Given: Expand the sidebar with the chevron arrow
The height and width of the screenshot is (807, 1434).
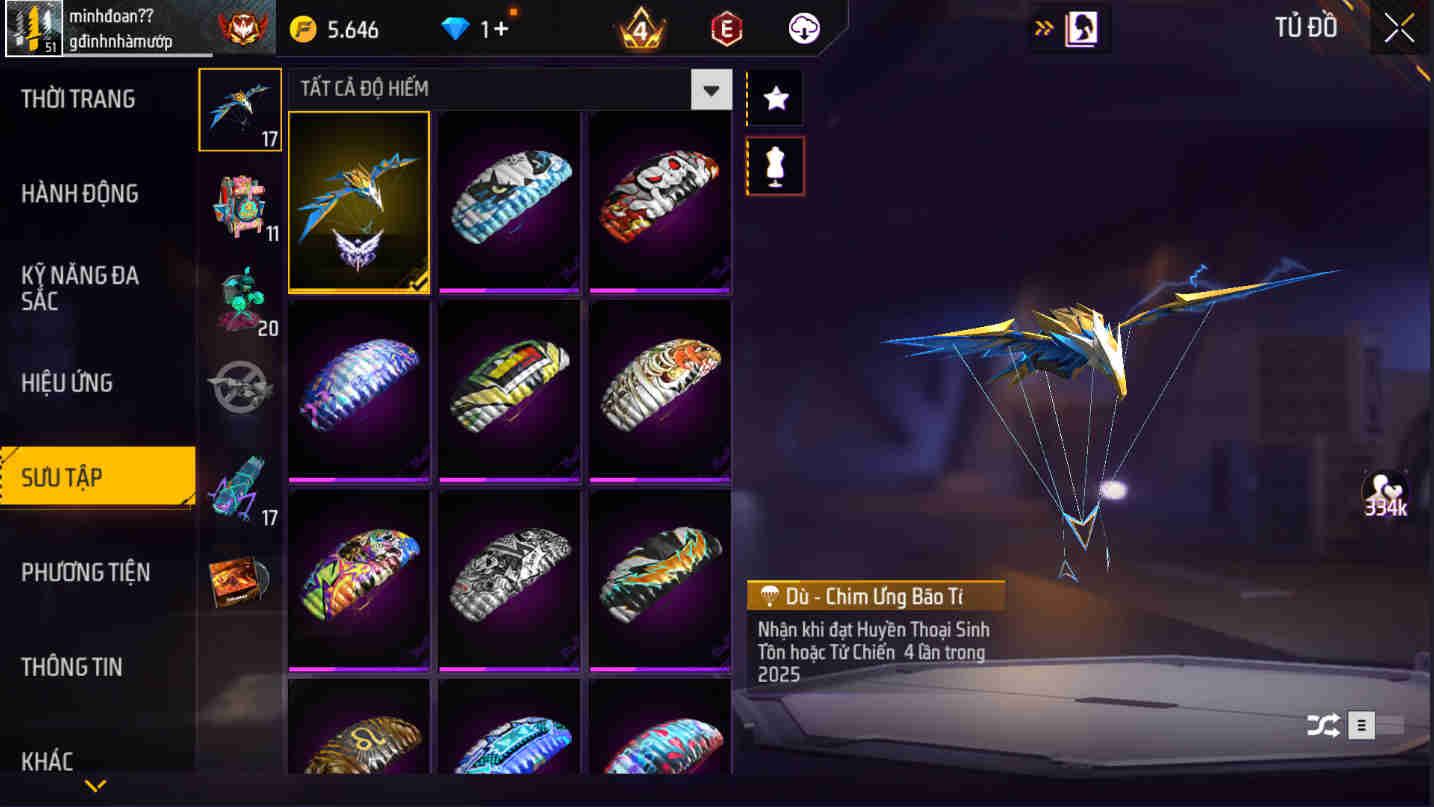Looking at the screenshot, I should (97, 786).
